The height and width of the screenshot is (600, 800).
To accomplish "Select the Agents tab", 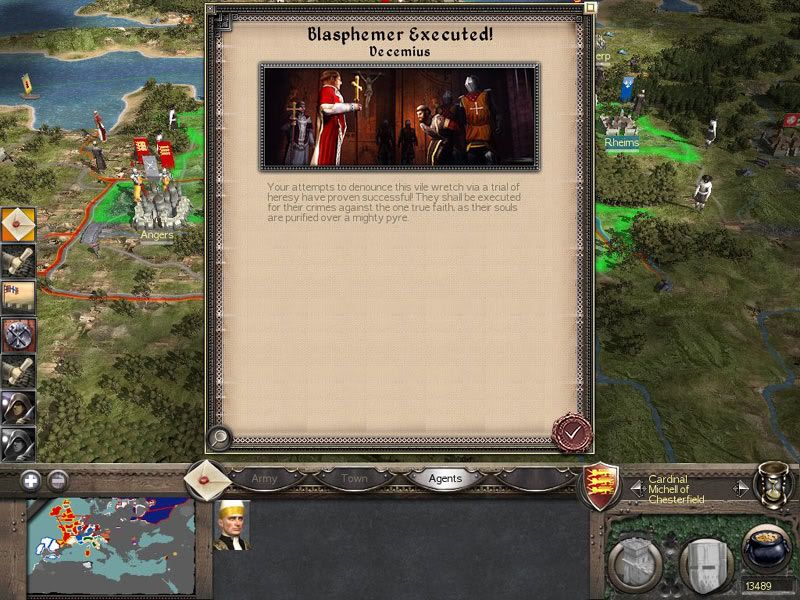I will [x=445, y=479].
